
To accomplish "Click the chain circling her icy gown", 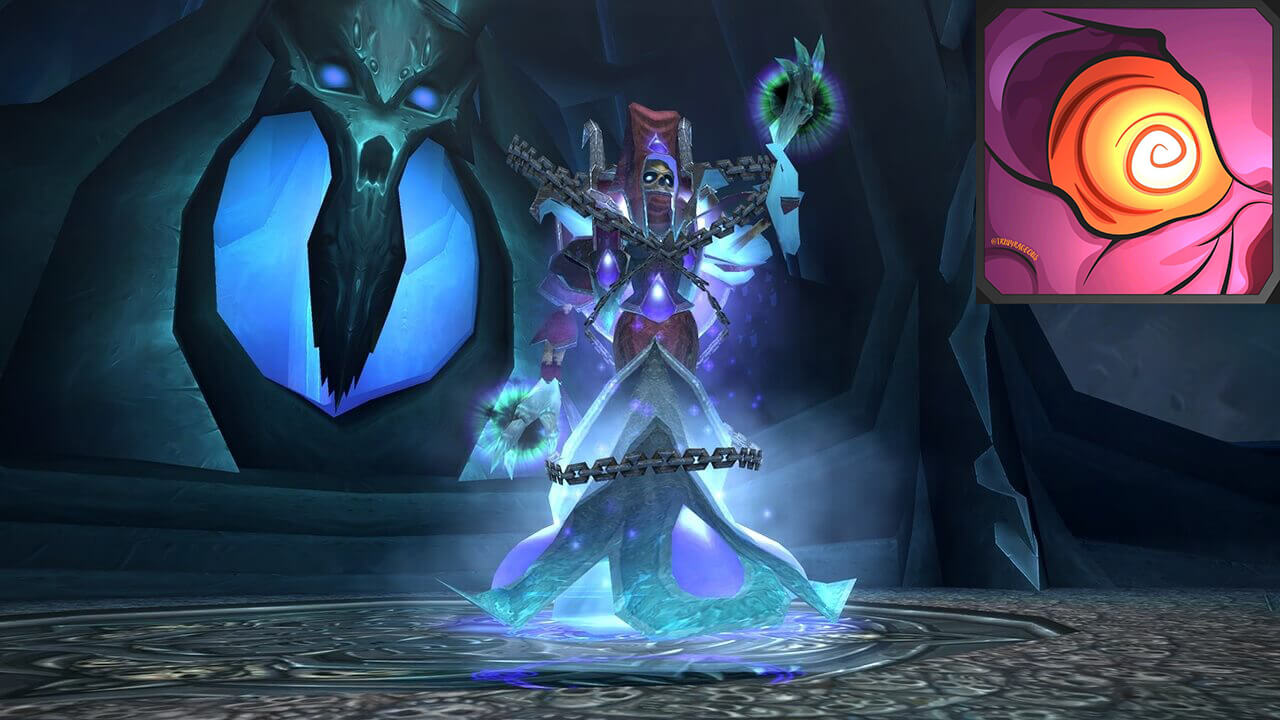I will pyautogui.click(x=655, y=462).
